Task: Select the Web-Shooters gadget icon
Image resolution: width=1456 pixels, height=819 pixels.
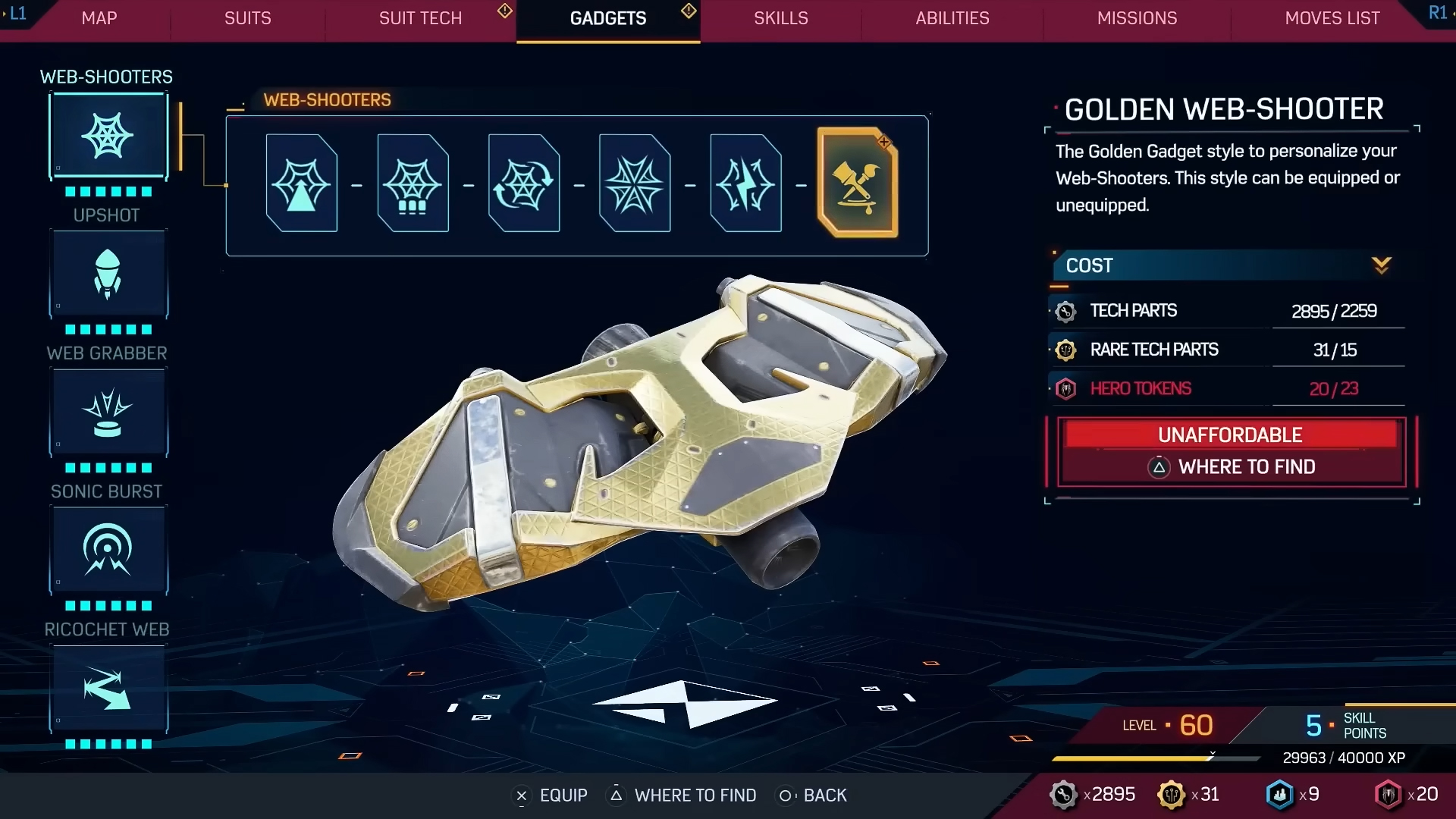Action: pos(108,136)
